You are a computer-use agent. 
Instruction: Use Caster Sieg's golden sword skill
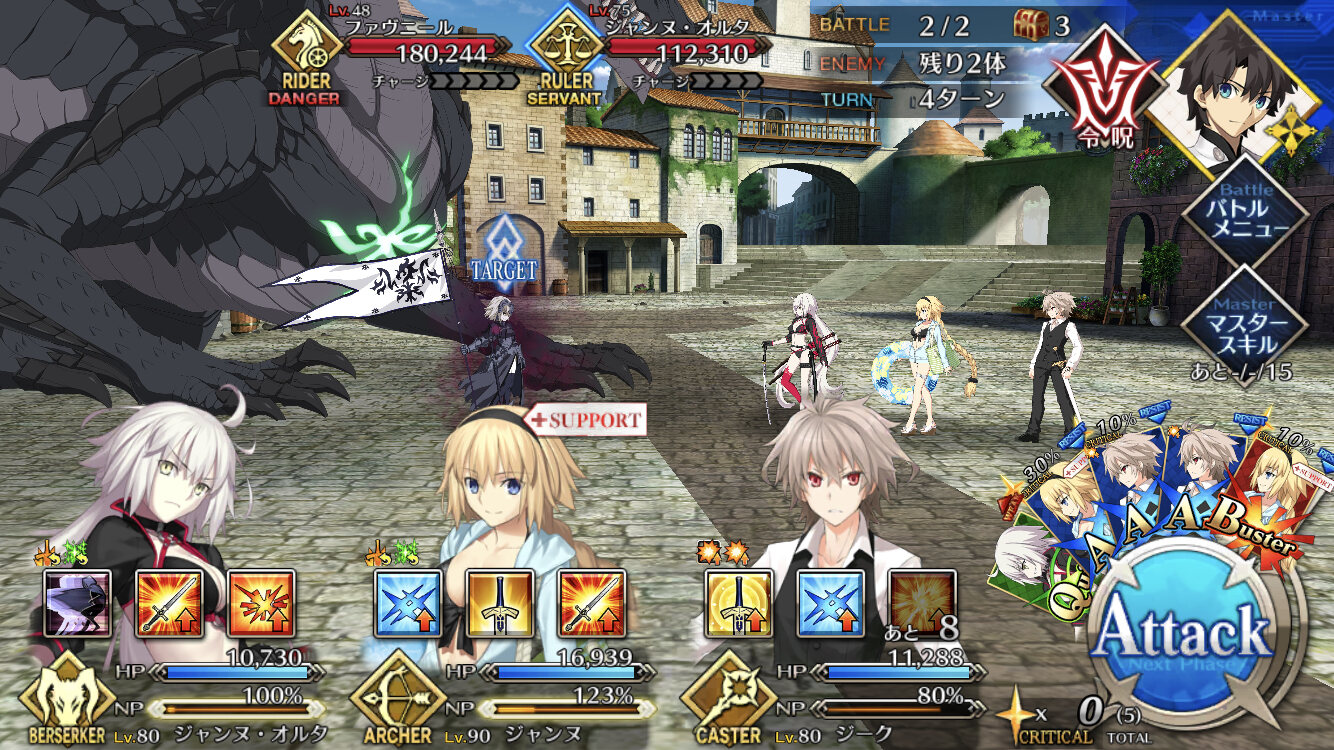(739, 604)
